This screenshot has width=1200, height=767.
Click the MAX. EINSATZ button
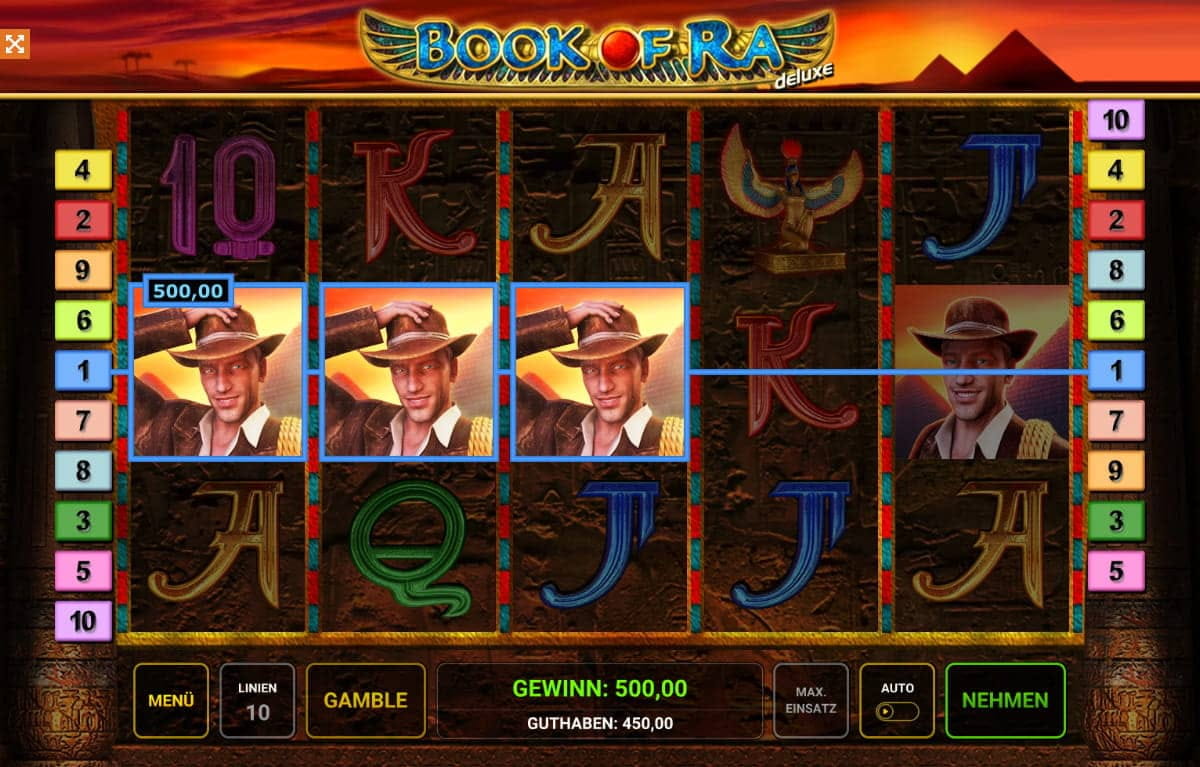pos(810,701)
